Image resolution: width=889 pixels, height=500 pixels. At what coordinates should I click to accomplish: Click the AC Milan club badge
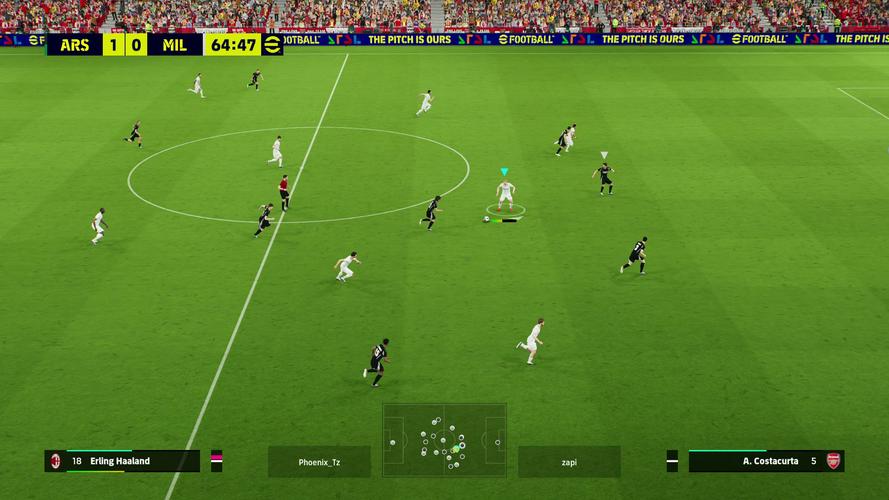click(x=54, y=461)
